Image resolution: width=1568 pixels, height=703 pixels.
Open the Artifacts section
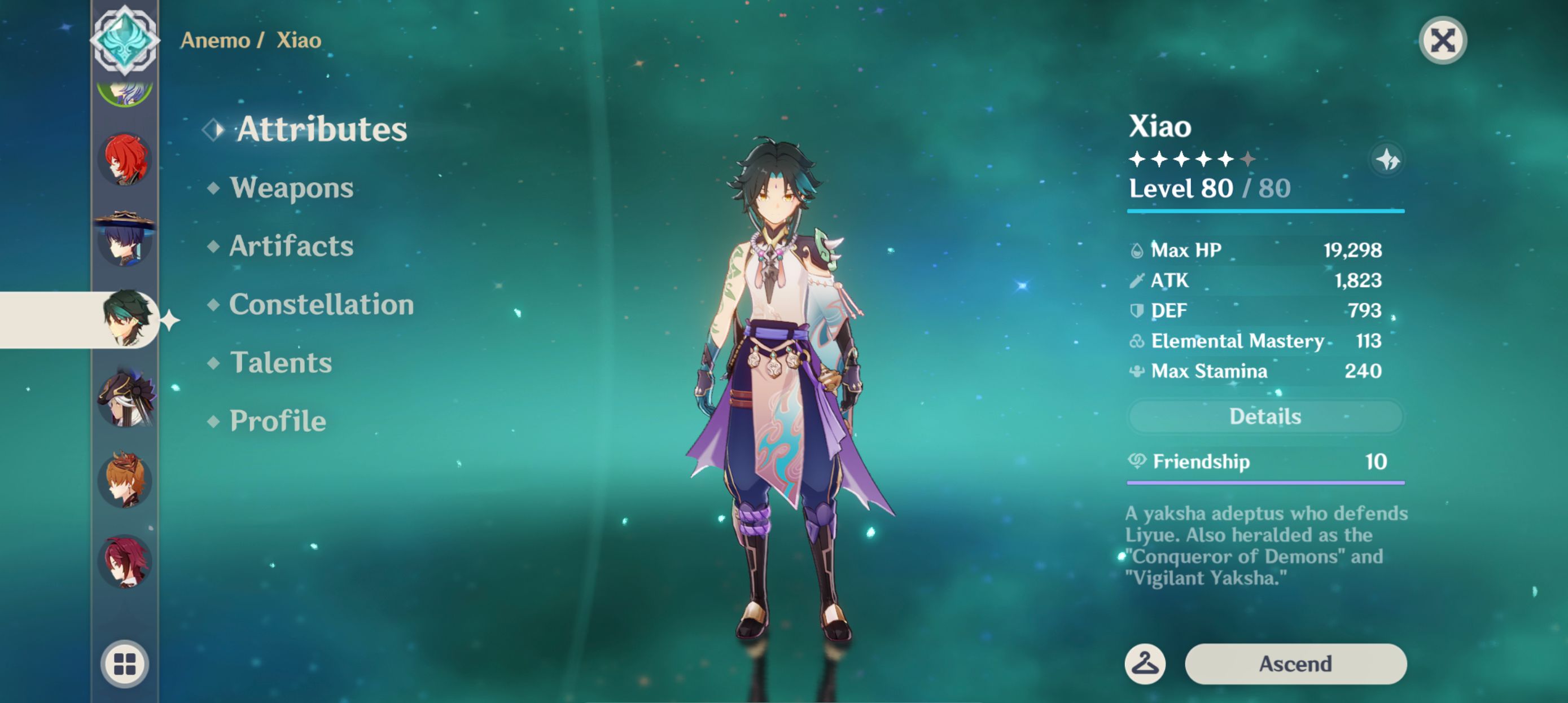[290, 245]
